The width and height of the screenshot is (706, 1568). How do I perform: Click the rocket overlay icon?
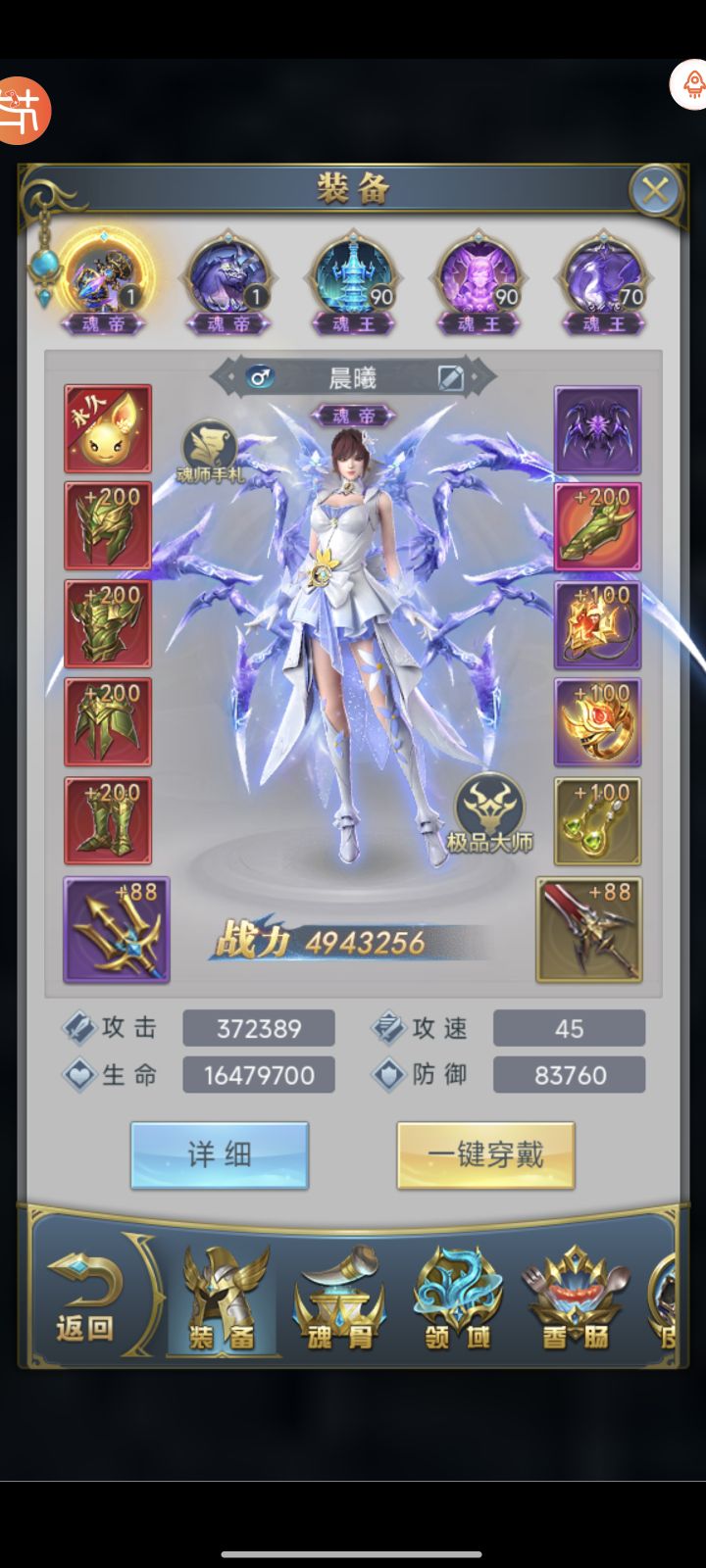(x=691, y=85)
